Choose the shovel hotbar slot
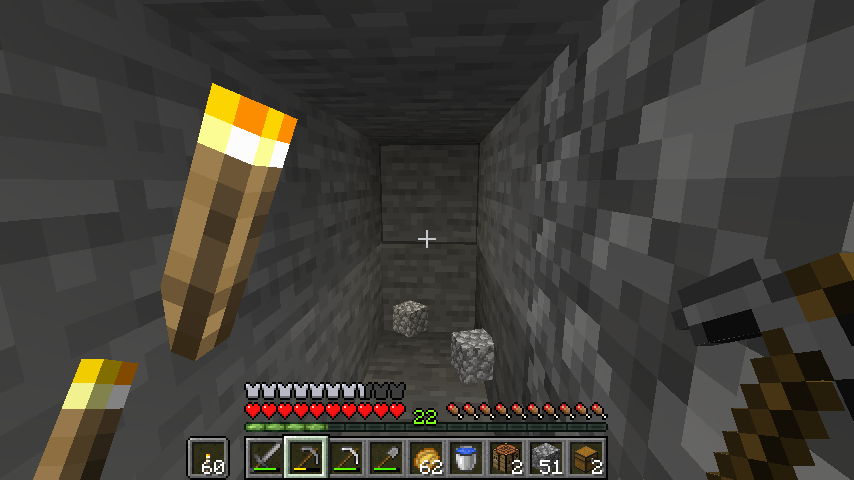The height and width of the screenshot is (480, 854). 386,458
